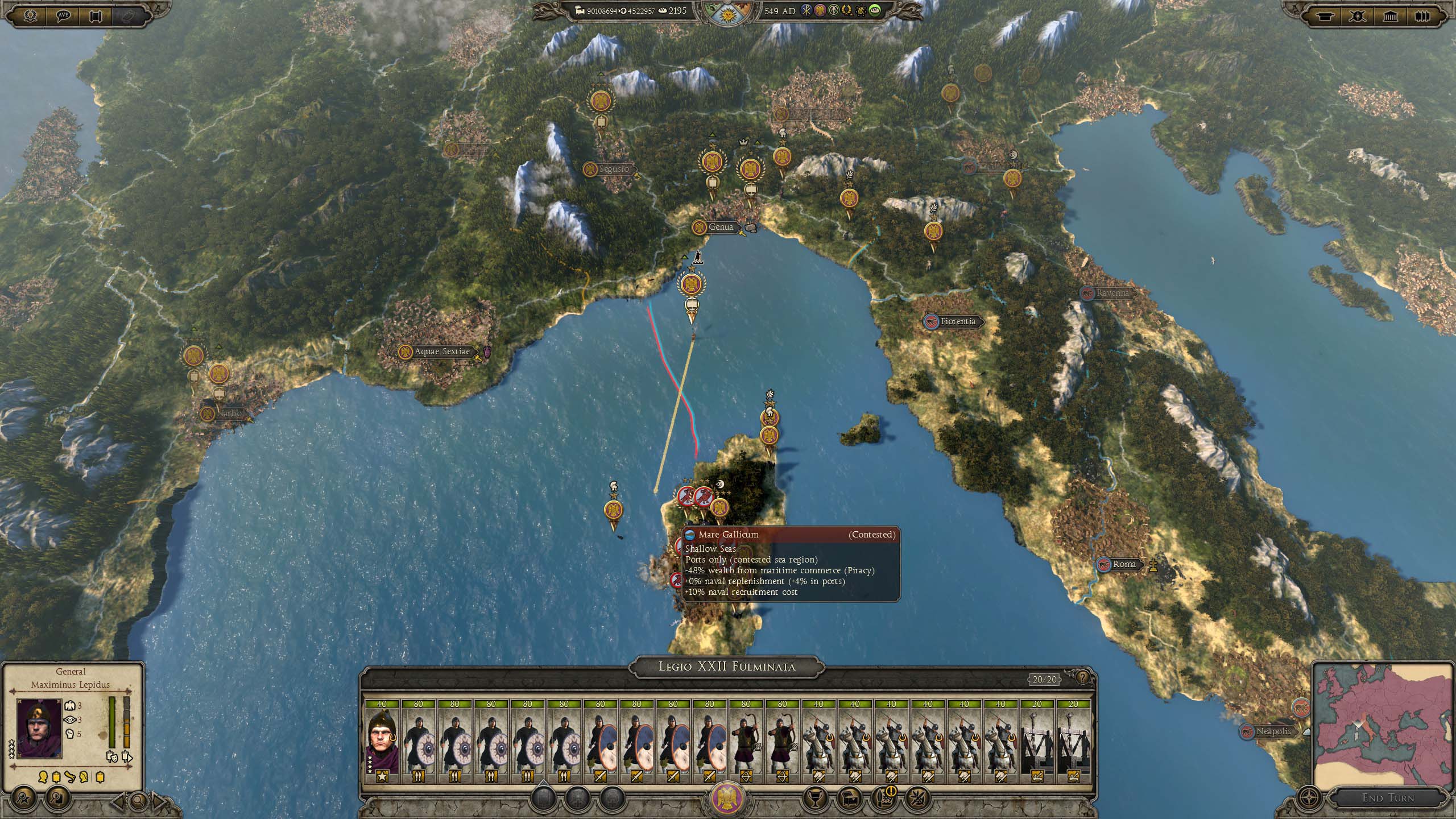Open the treasure chest button

[x=849, y=799]
